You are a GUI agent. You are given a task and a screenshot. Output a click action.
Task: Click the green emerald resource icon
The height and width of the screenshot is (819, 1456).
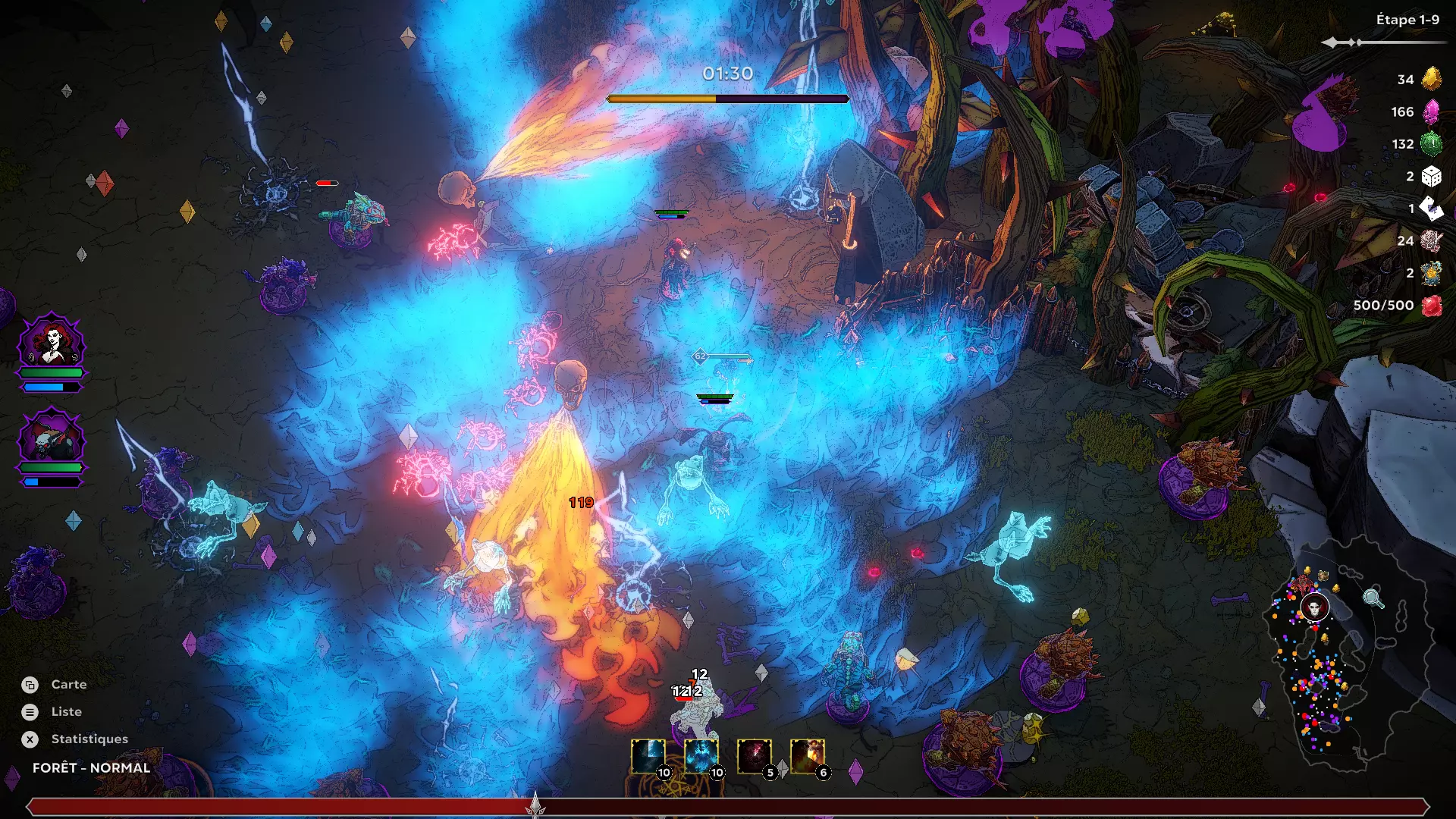click(1431, 144)
